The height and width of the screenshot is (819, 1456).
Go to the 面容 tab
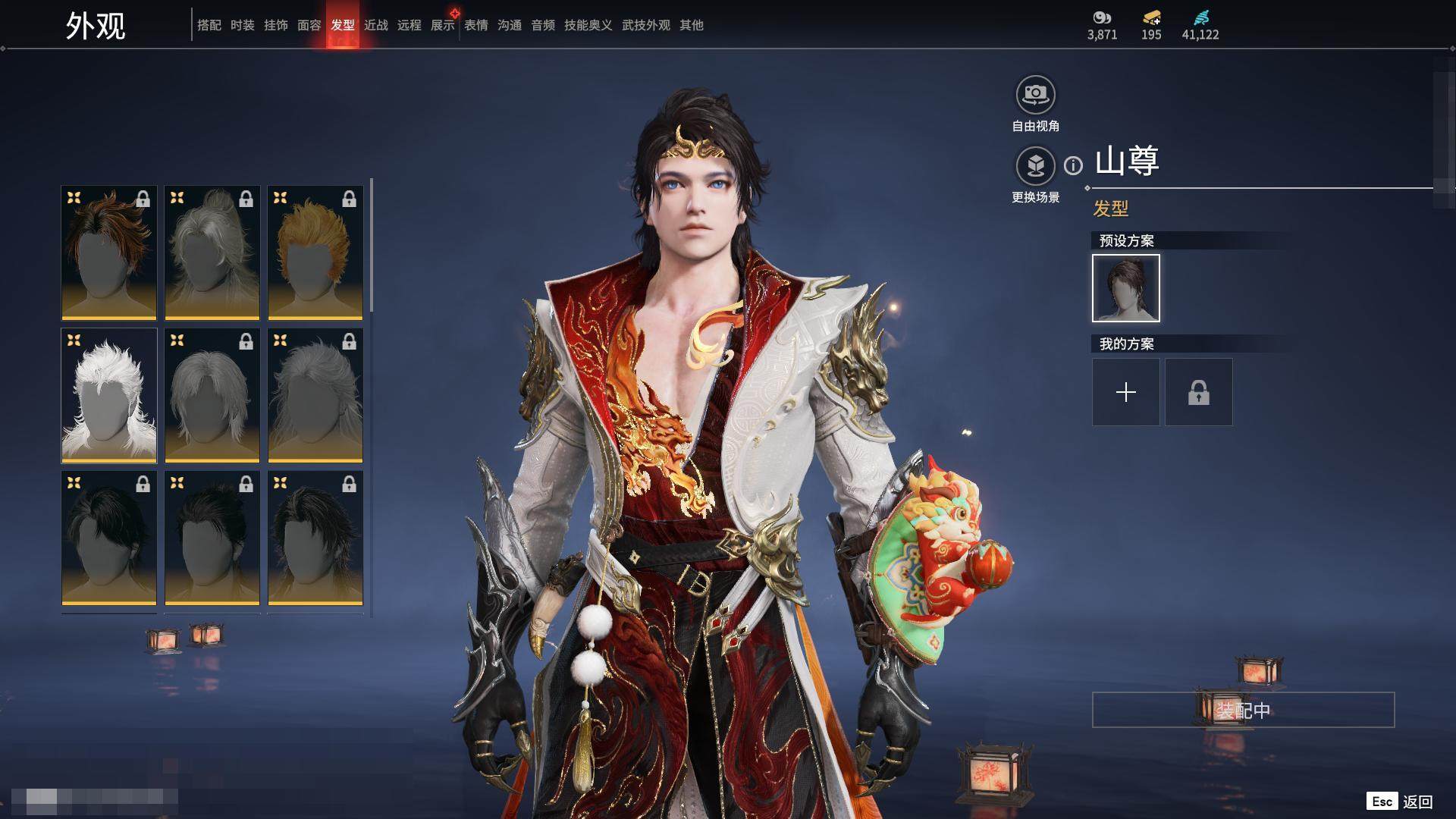tap(309, 25)
